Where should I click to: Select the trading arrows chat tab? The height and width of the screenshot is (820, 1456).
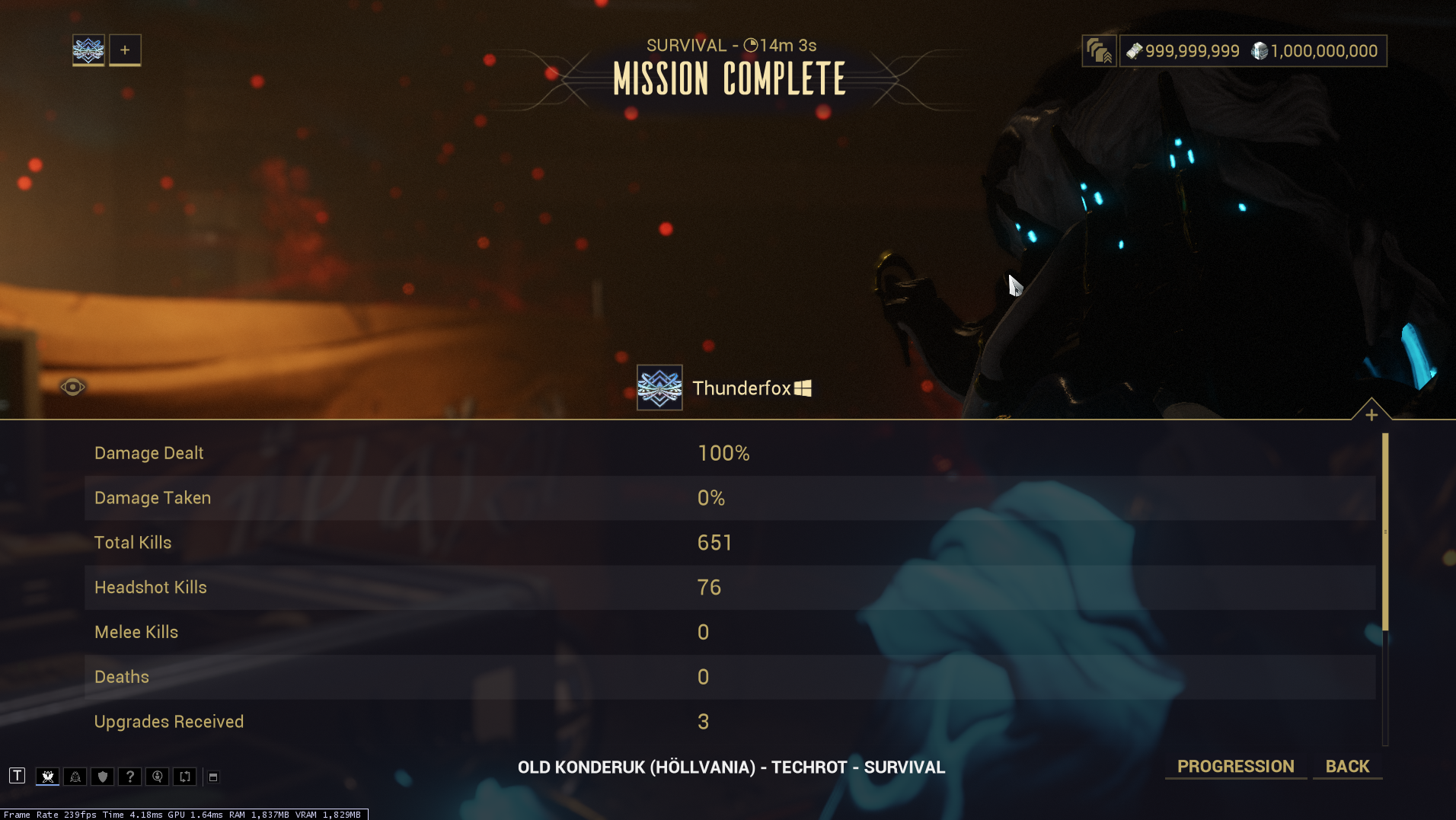coord(185,777)
